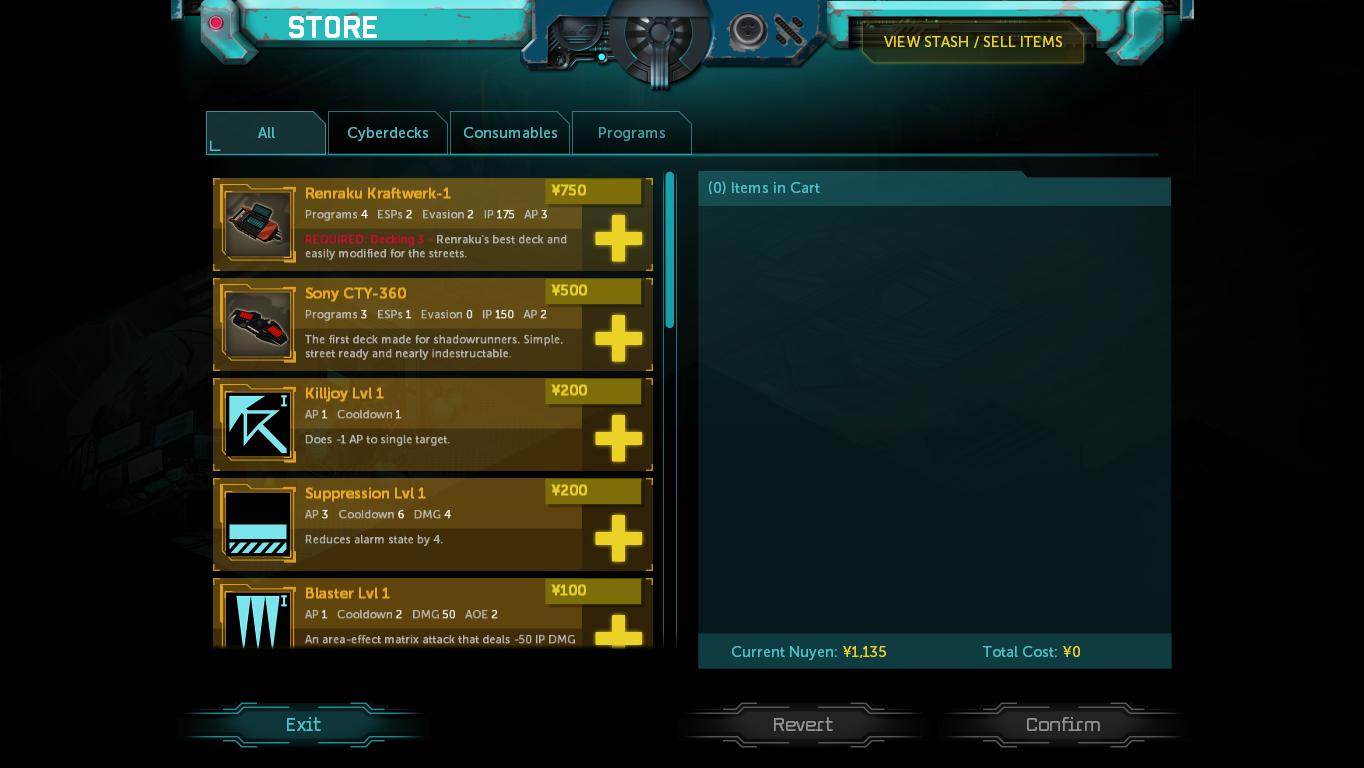Viewport: 1364px width, 768px height.
Task: Open View Stash / Sell Items
Action: pos(972,42)
